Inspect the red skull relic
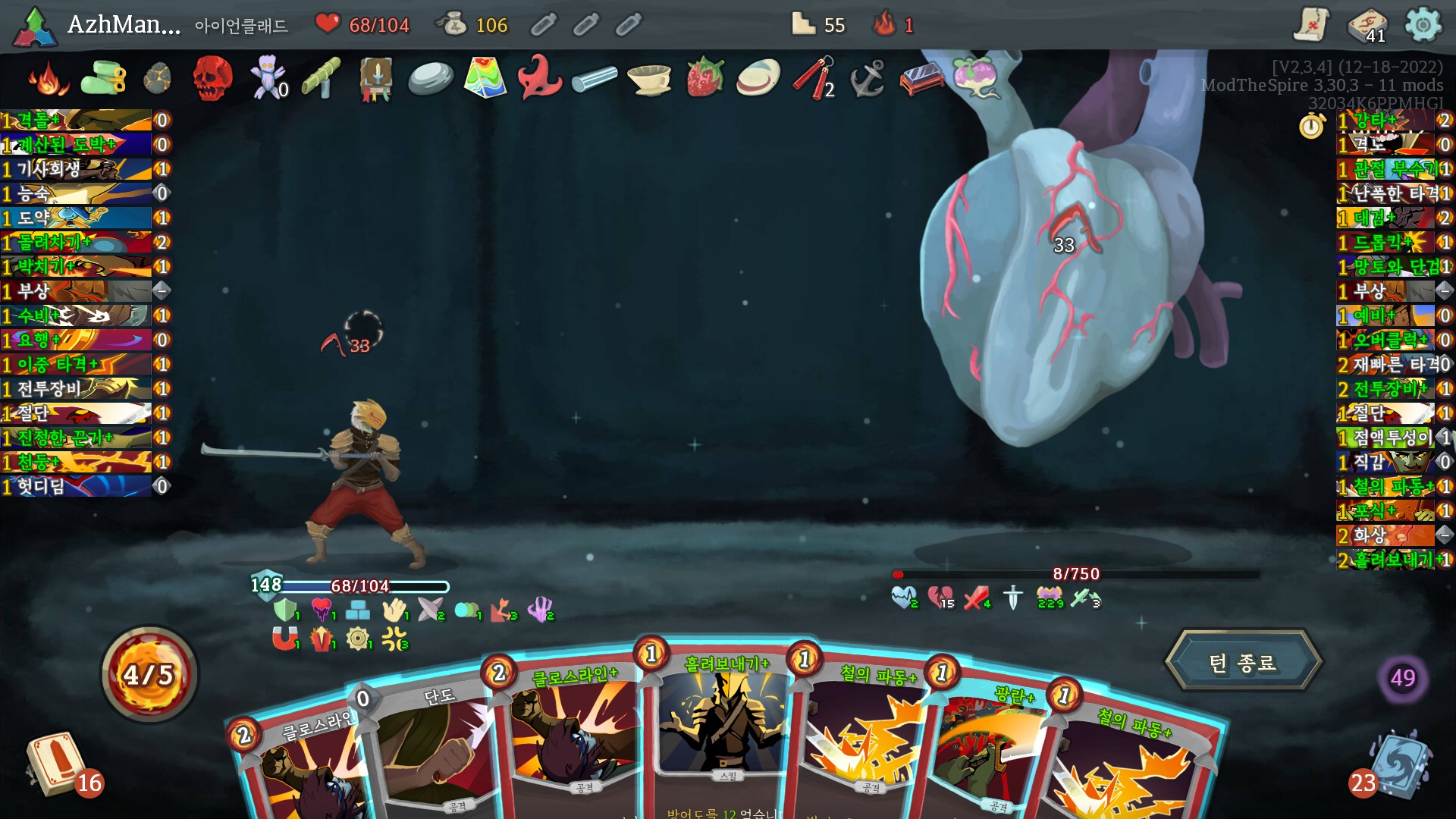This screenshot has height=819, width=1456. [212, 77]
